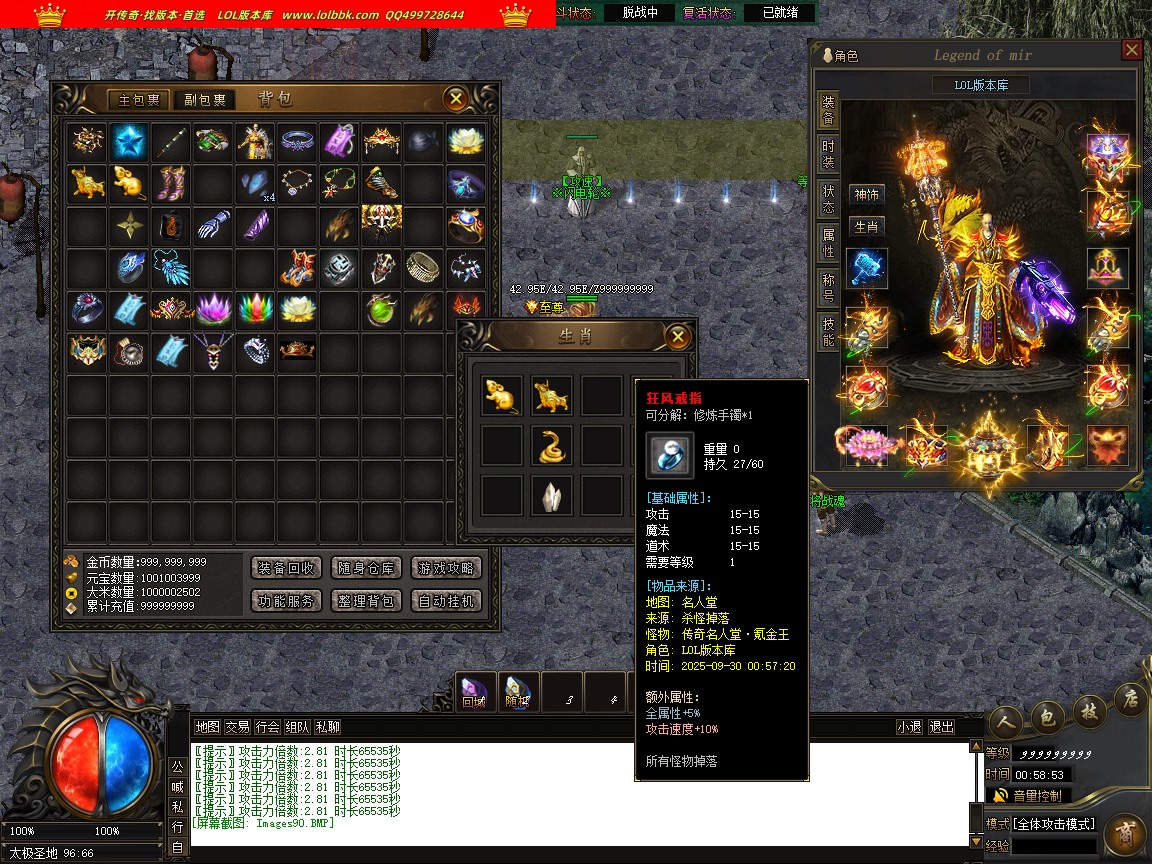Switch to the 副包裹 bag tab
The width and height of the screenshot is (1152, 864).
pyautogui.click(x=203, y=100)
